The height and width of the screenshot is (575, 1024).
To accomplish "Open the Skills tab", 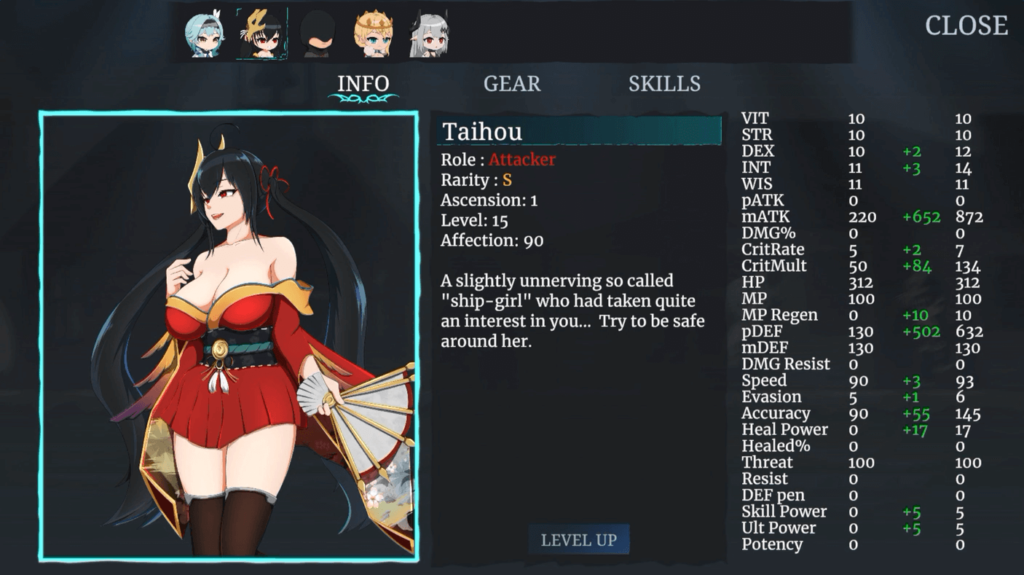I will 664,84.
